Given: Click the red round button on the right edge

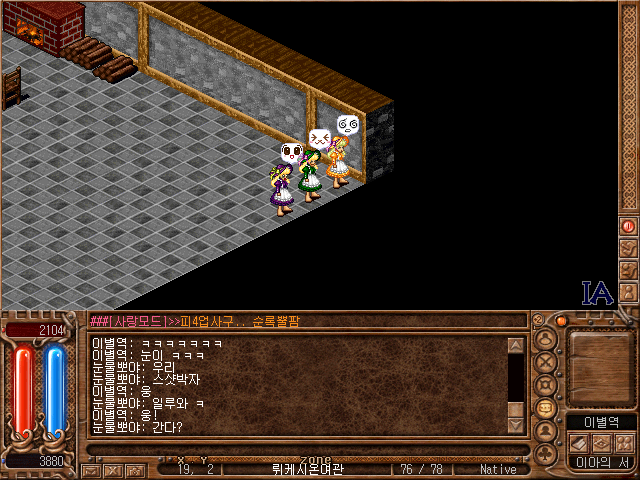Looking at the screenshot, I should (628, 227).
